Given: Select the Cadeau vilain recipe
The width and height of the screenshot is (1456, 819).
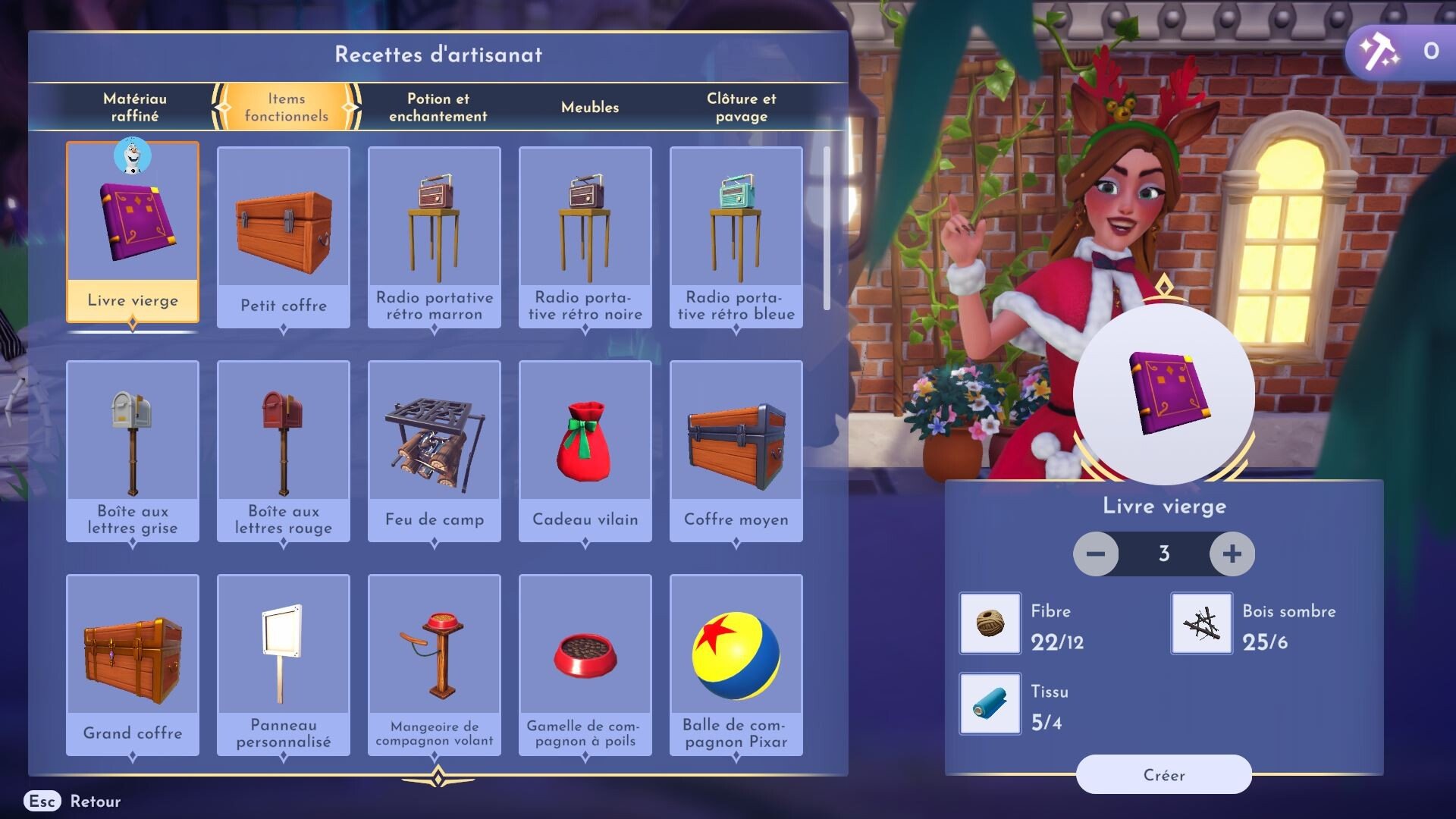Looking at the screenshot, I should click(x=585, y=450).
